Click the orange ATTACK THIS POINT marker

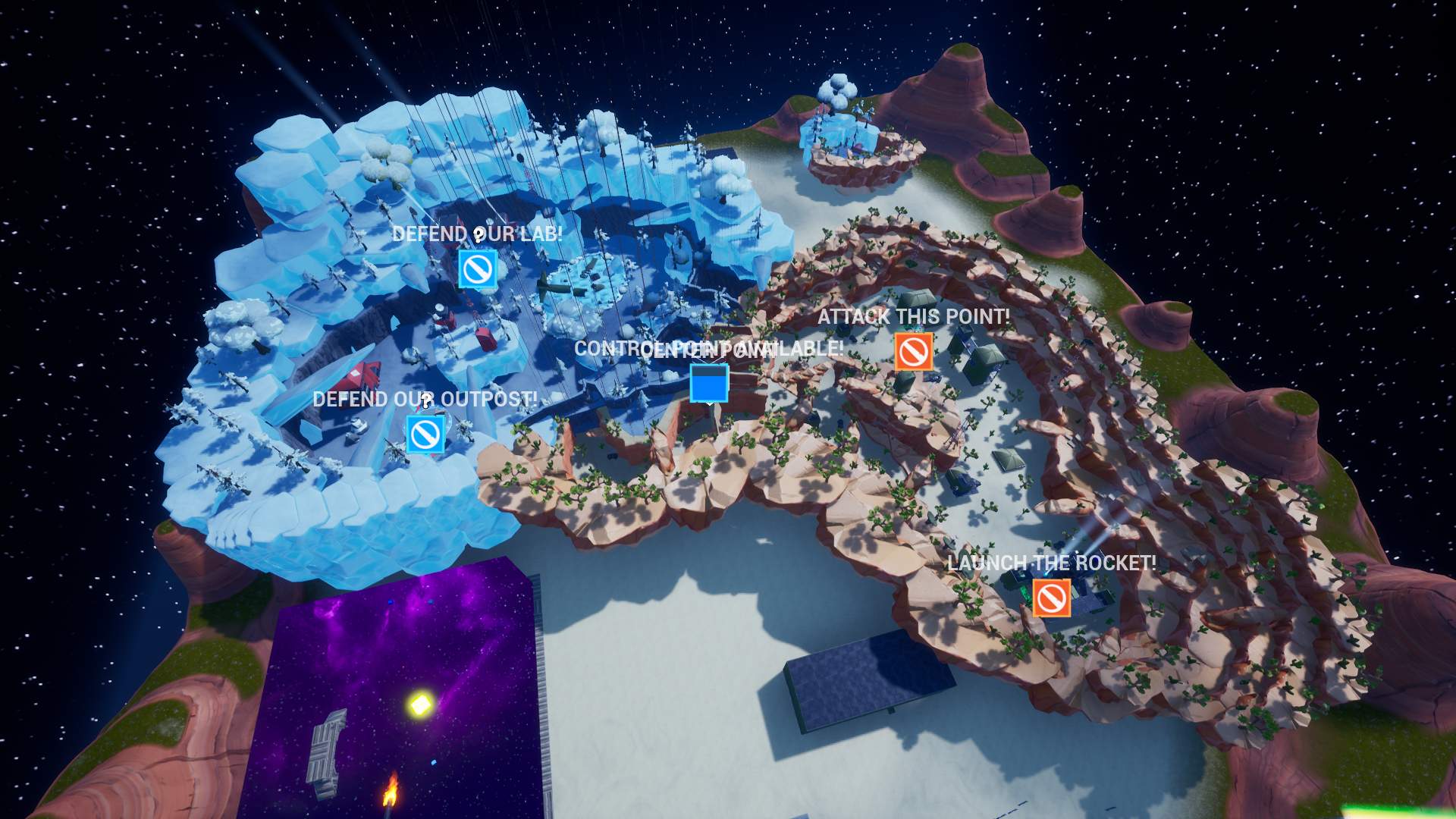tap(914, 351)
